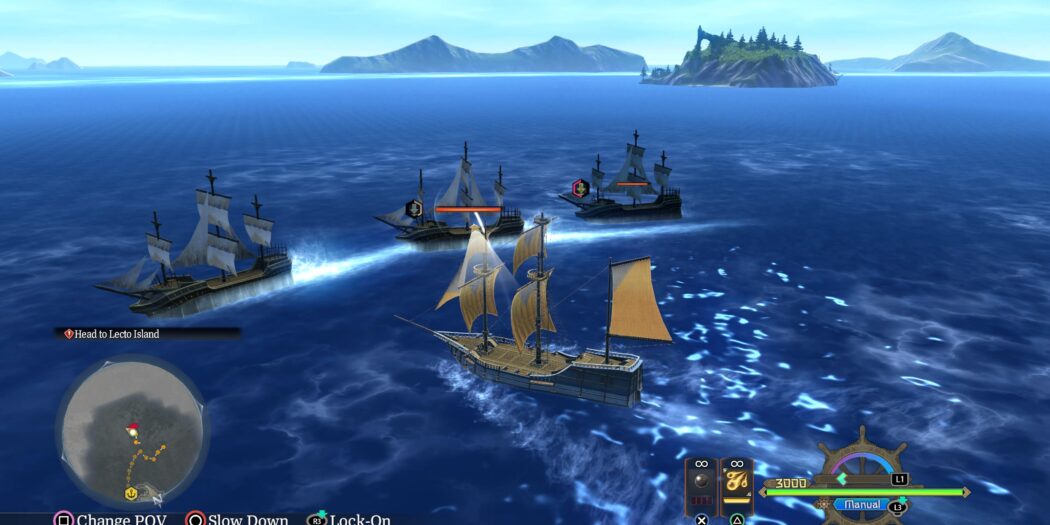The width and height of the screenshot is (1050, 525).
Task: Click the yellow anchor marker on minimap
Action: pyautogui.click(x=130, y=493)
